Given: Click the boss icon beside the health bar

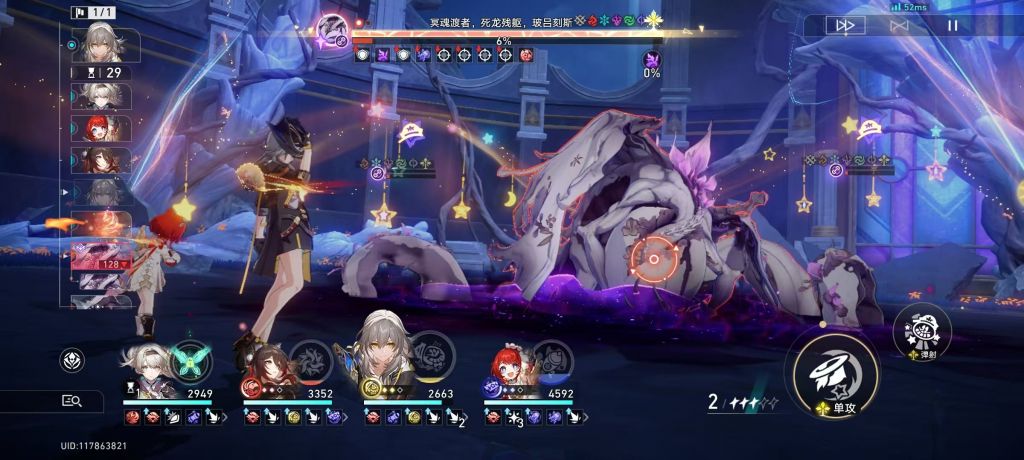Looking at the screenshot, I should click(x=333, y=28).
